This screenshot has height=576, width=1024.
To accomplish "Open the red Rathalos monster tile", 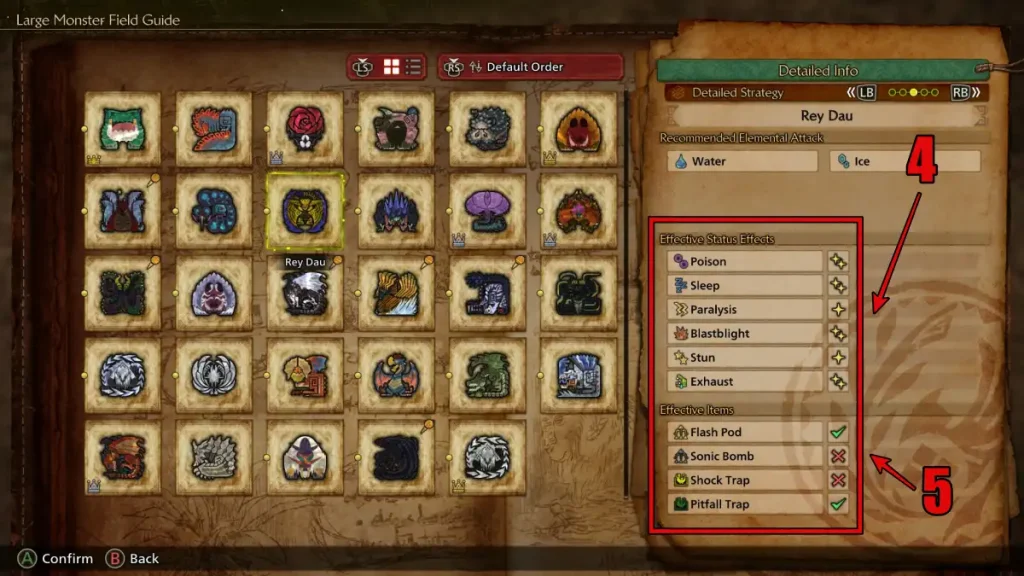I will point(122,457).
